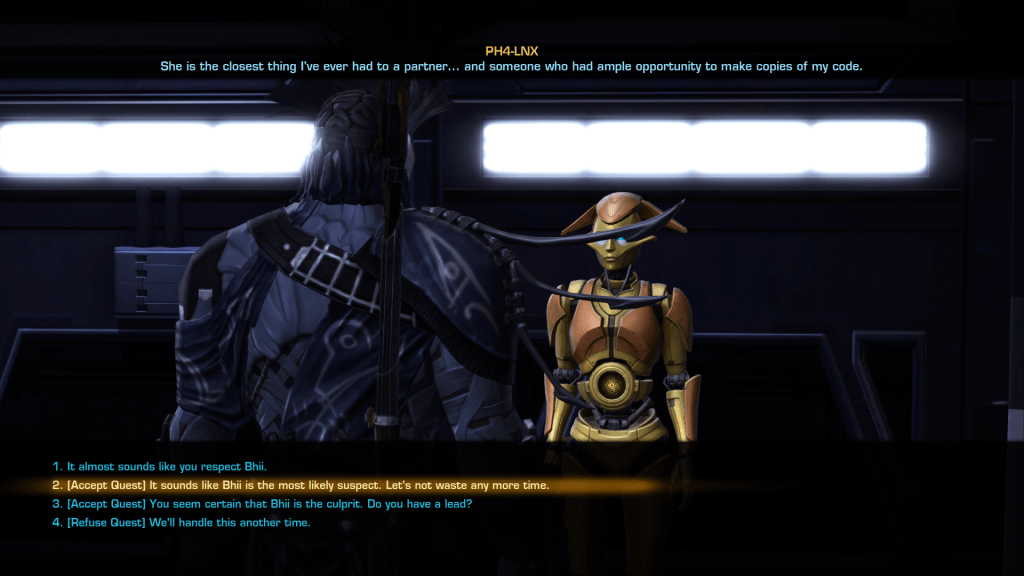Image resolution: width=1024 pixels, height=576 pixels.
Task: Accept quest saying Bhii is most likely suspect
Action: [300, 486]
